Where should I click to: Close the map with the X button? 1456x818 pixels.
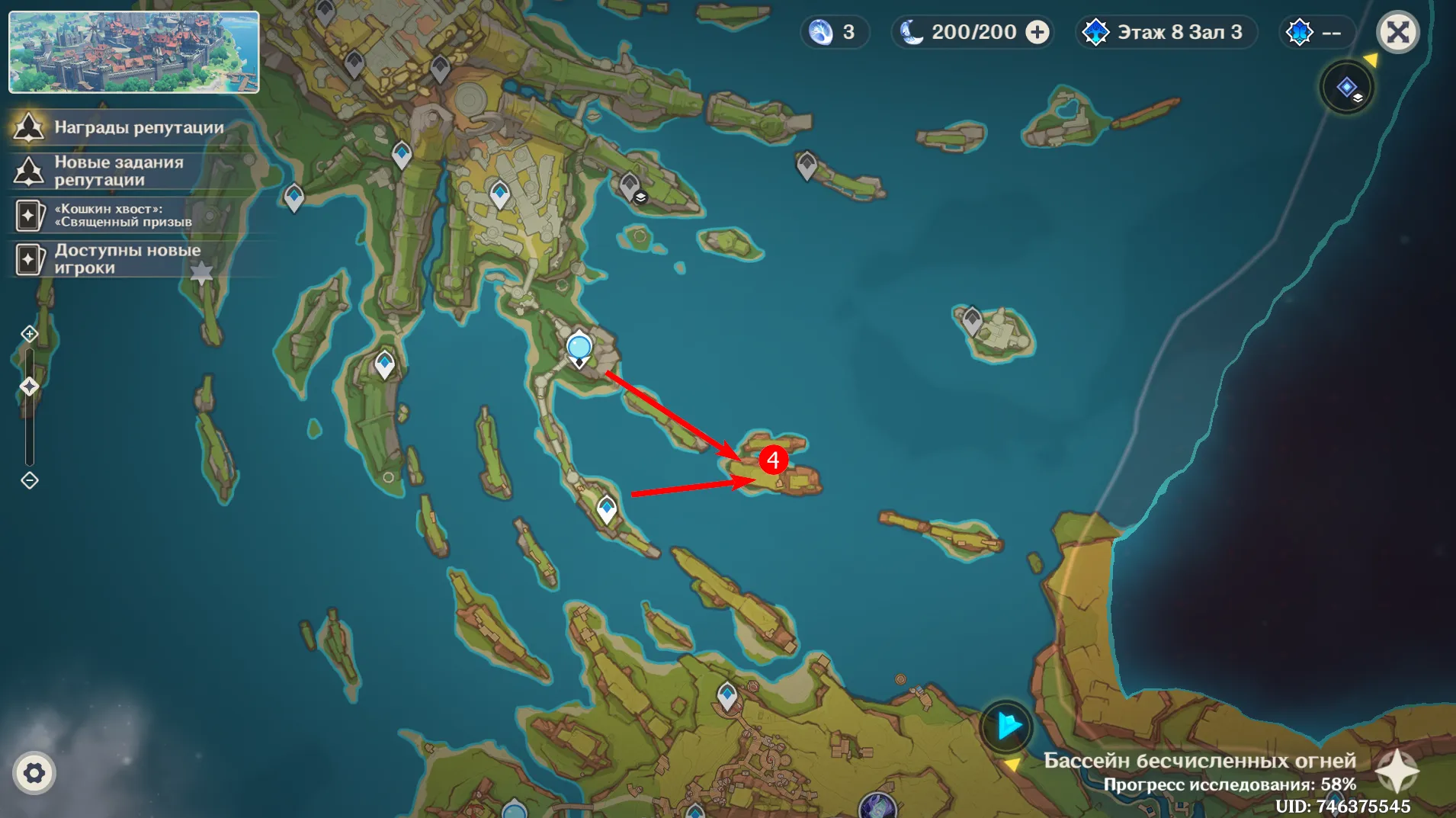pyautogui.click(x=1397, y=32)
